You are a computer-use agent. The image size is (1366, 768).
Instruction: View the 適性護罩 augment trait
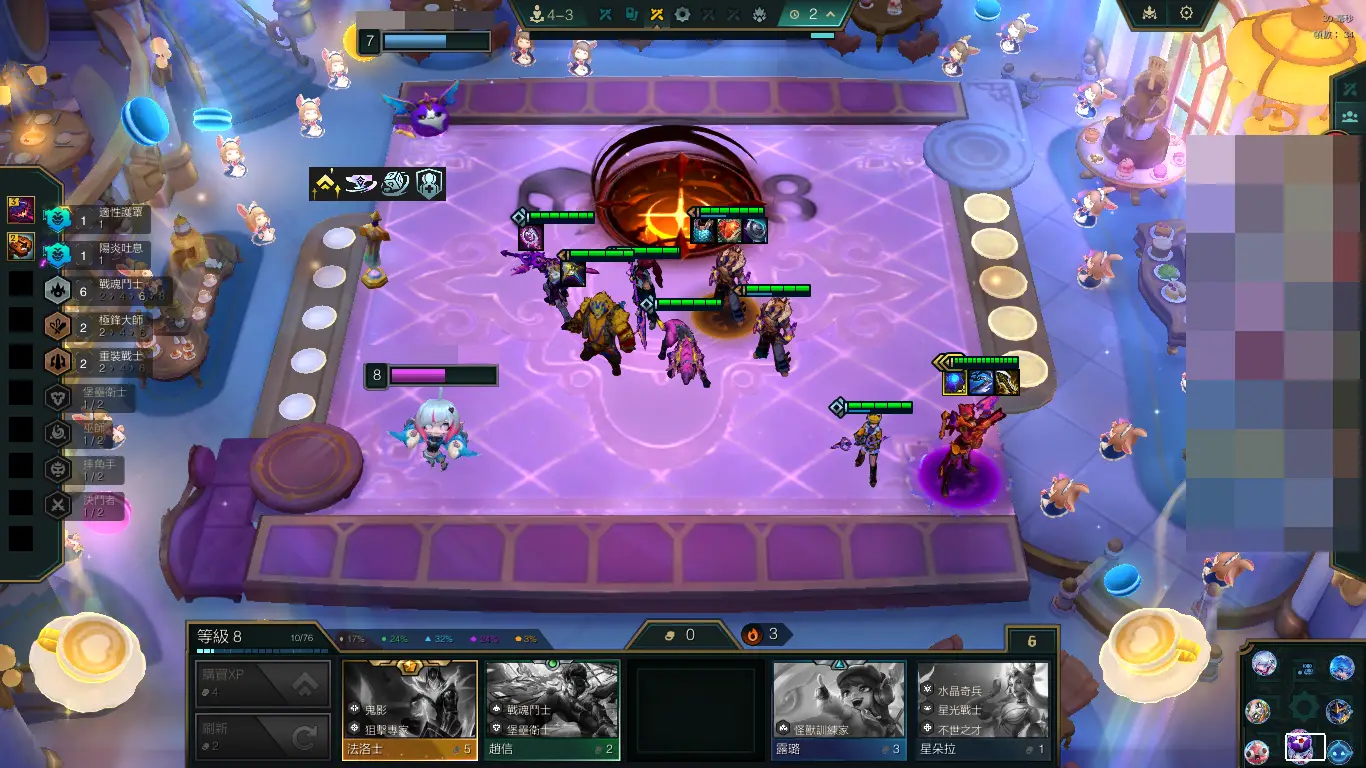100,218
